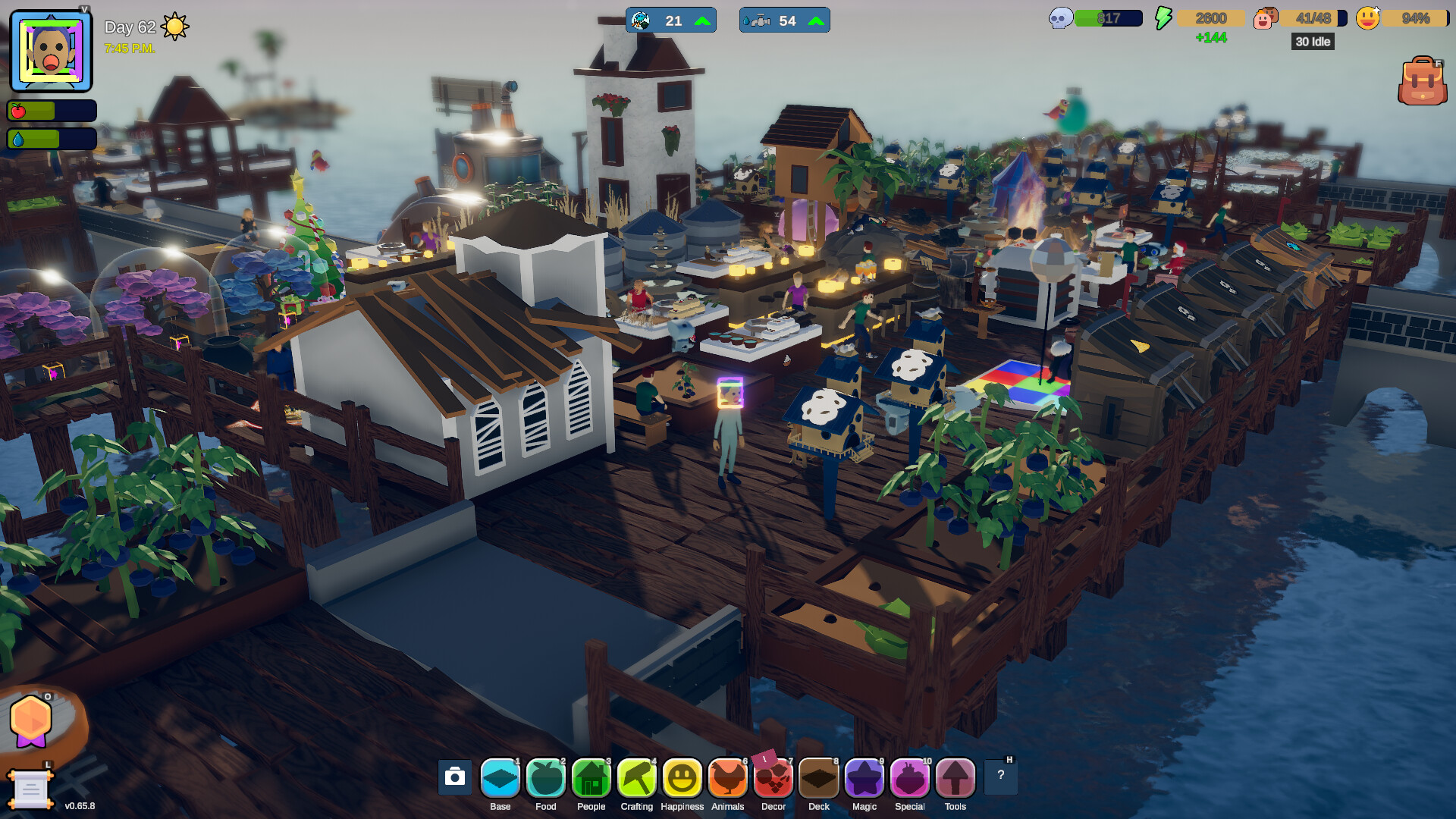Take a screenshot with the camera icon
The width and height of the screenshot is (1456, 819).
[x=453, y=777]
